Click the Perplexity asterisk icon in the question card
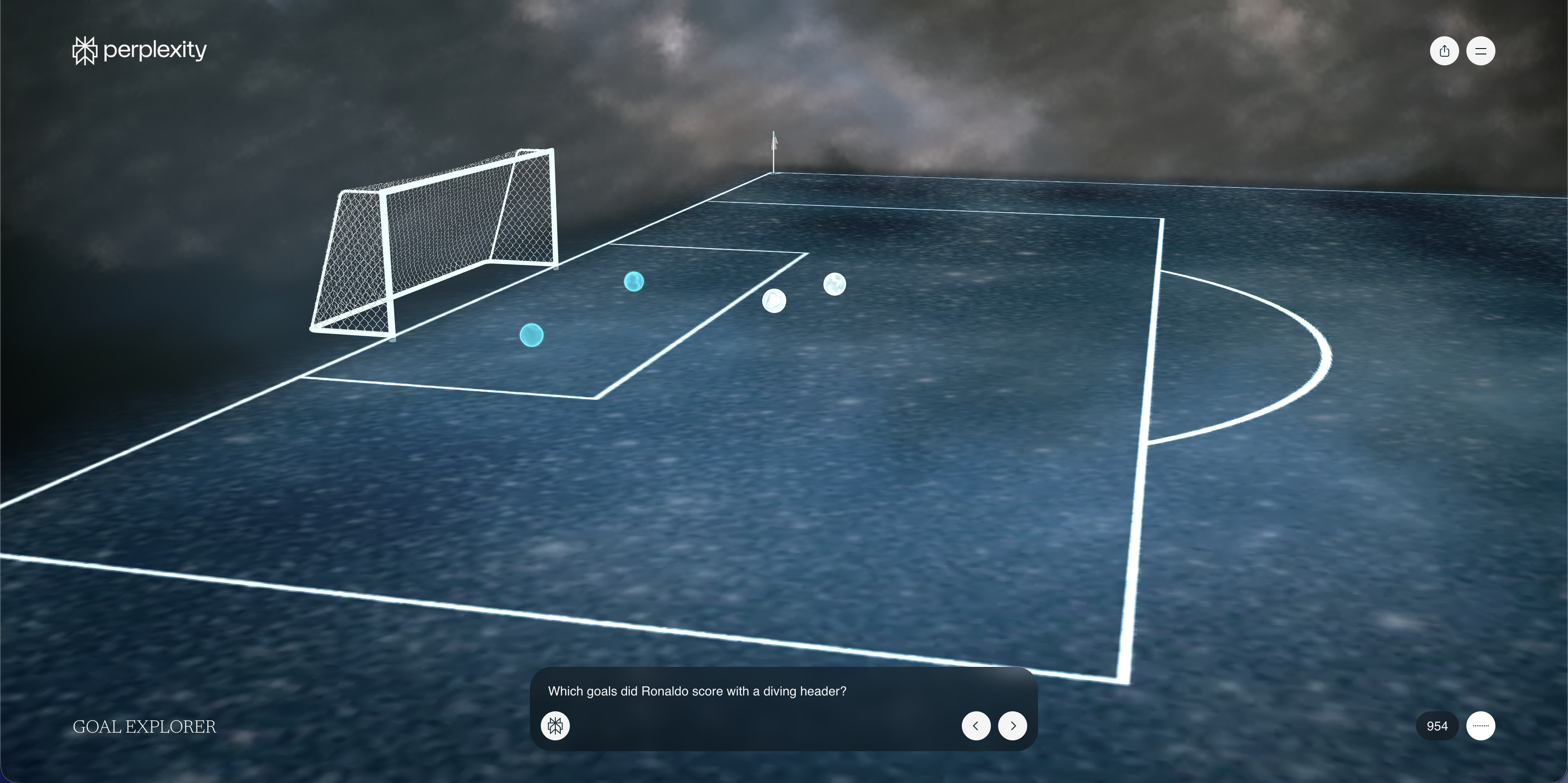This screenshot has height=783, width=1568. [555, 725]
